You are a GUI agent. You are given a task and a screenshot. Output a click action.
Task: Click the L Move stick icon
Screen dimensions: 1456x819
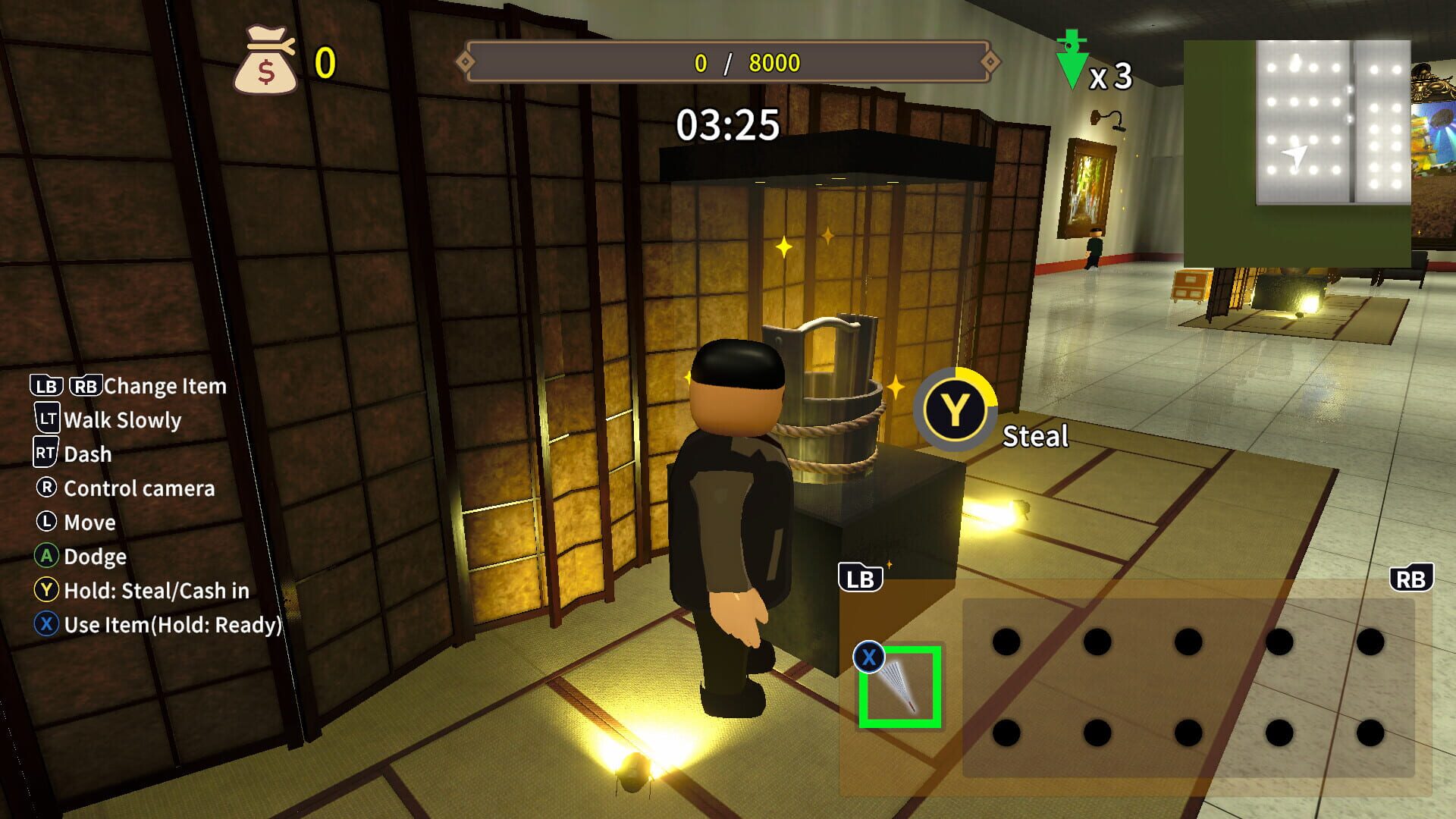[x=45, y=522]
